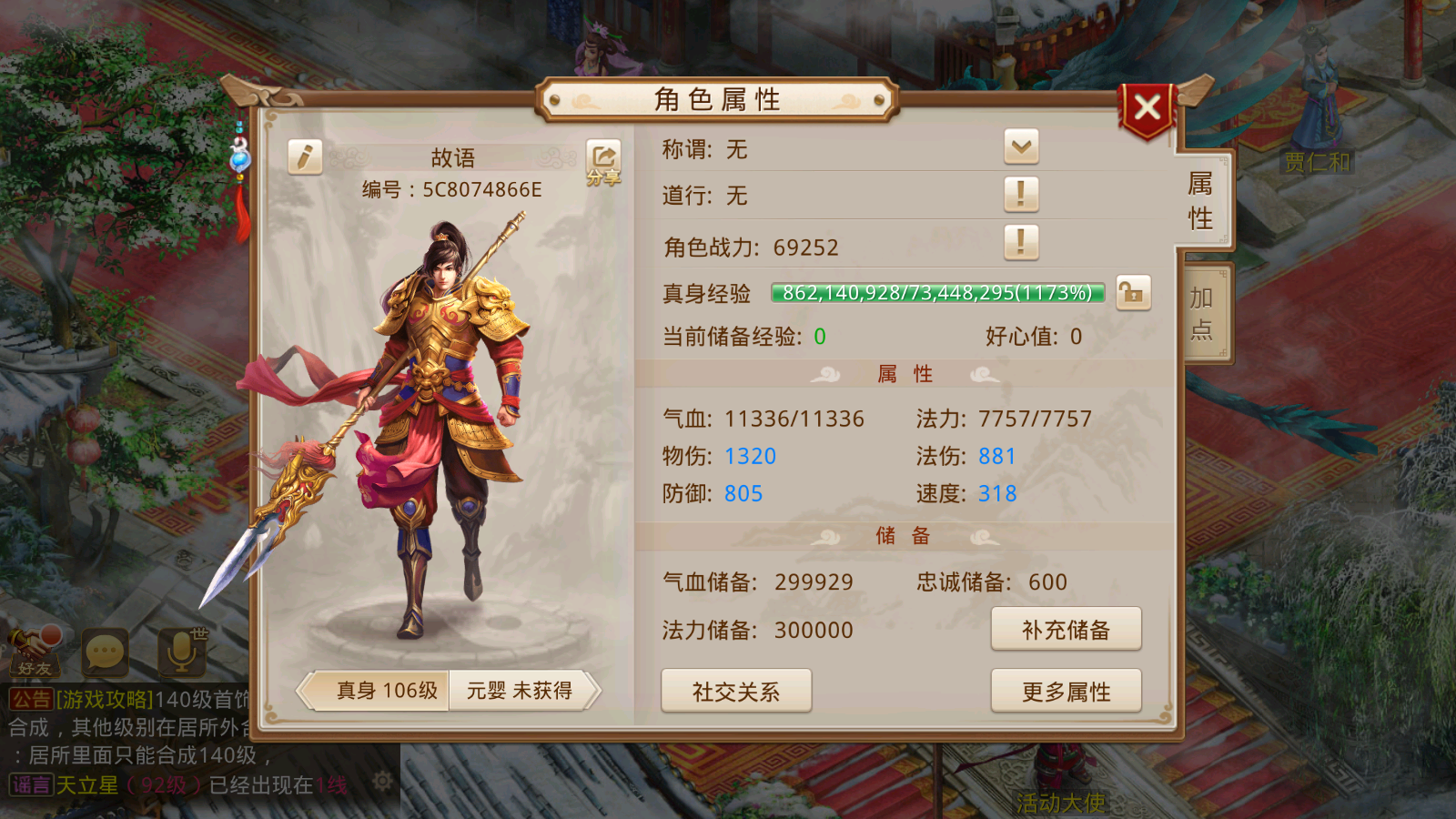Viewport: 1456px width, 819px height.
Task: Toggle the padlock beside 真身经验 bar
Action: pos(1135,292)
